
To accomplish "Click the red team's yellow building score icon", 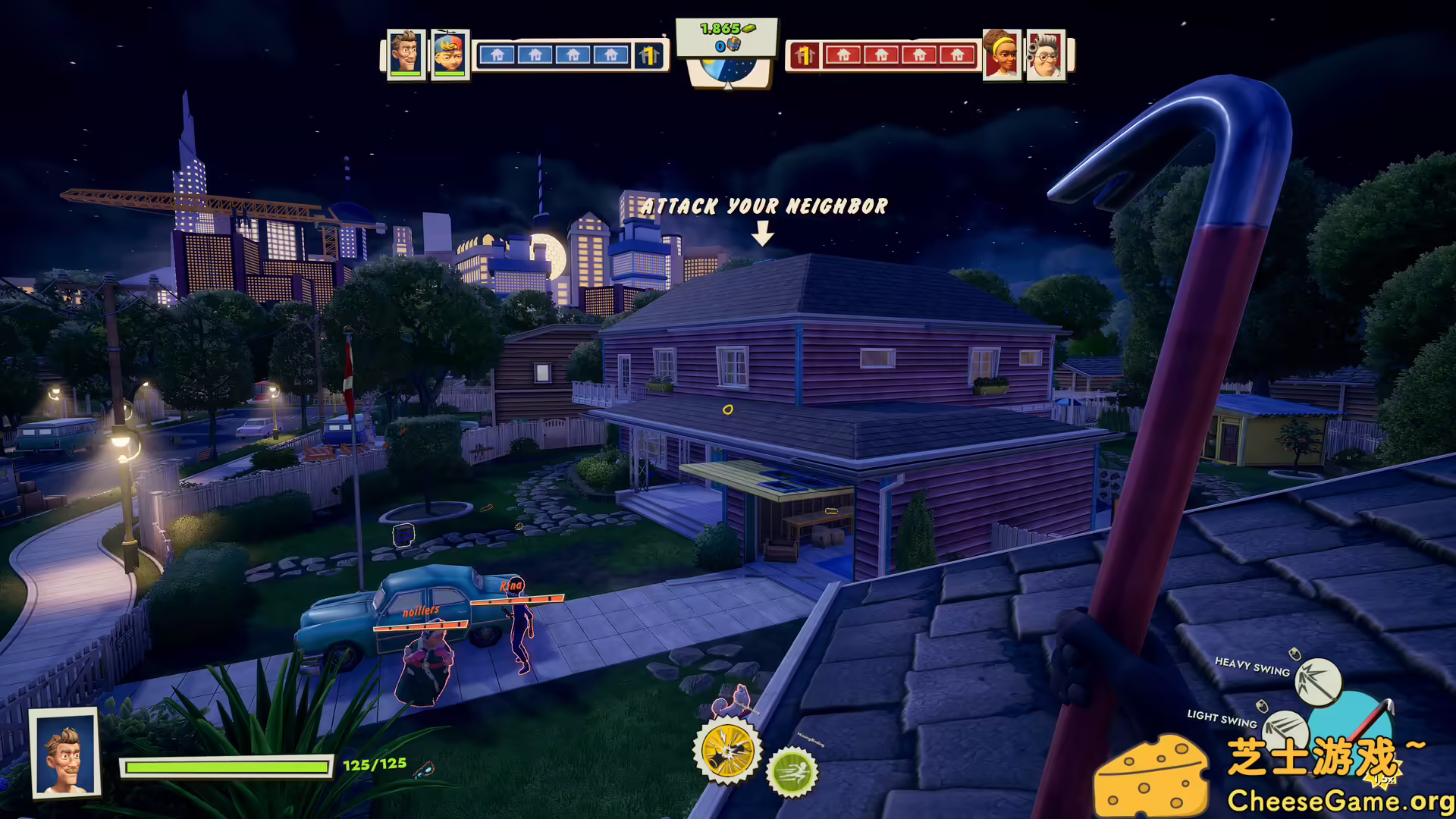I will [x=805, y=54].
